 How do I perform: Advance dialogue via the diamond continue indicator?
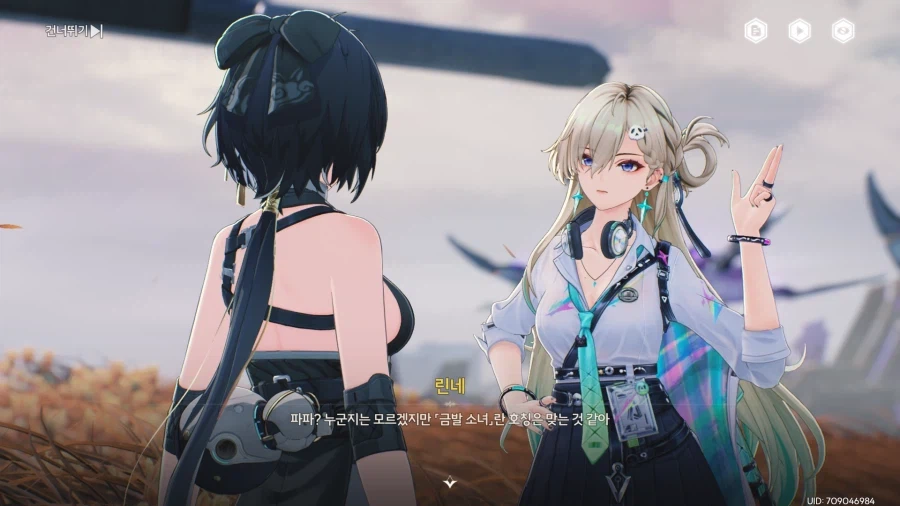click(x=450, y=482)
